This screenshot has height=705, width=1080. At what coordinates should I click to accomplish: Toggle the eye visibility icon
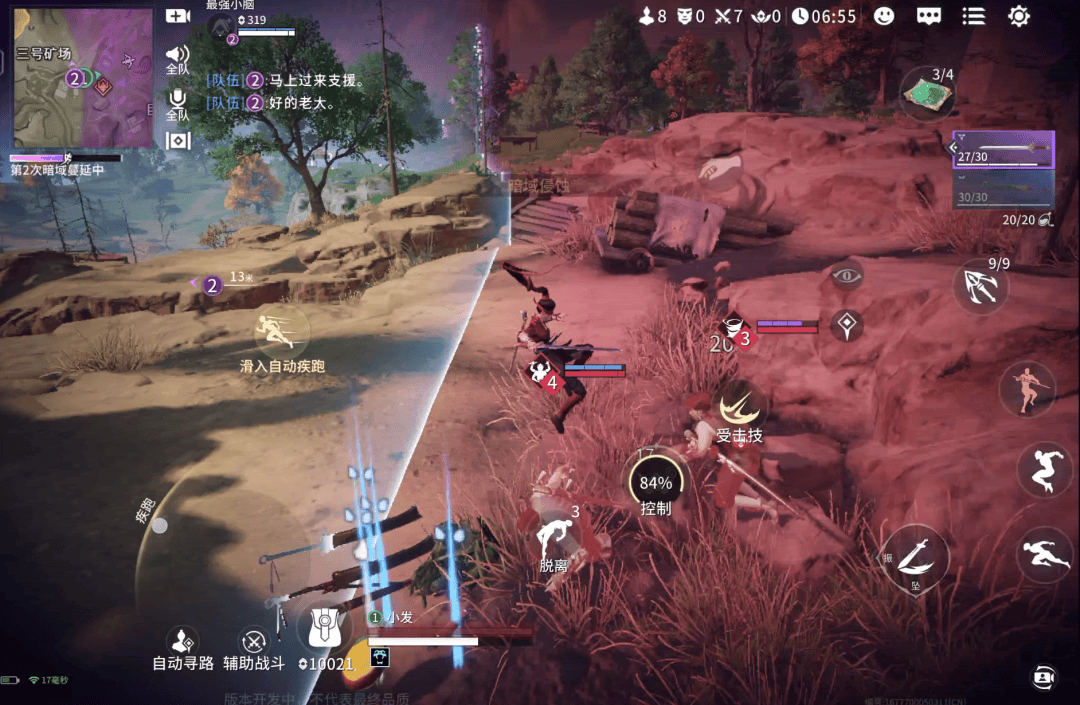(x=847, y=275)
